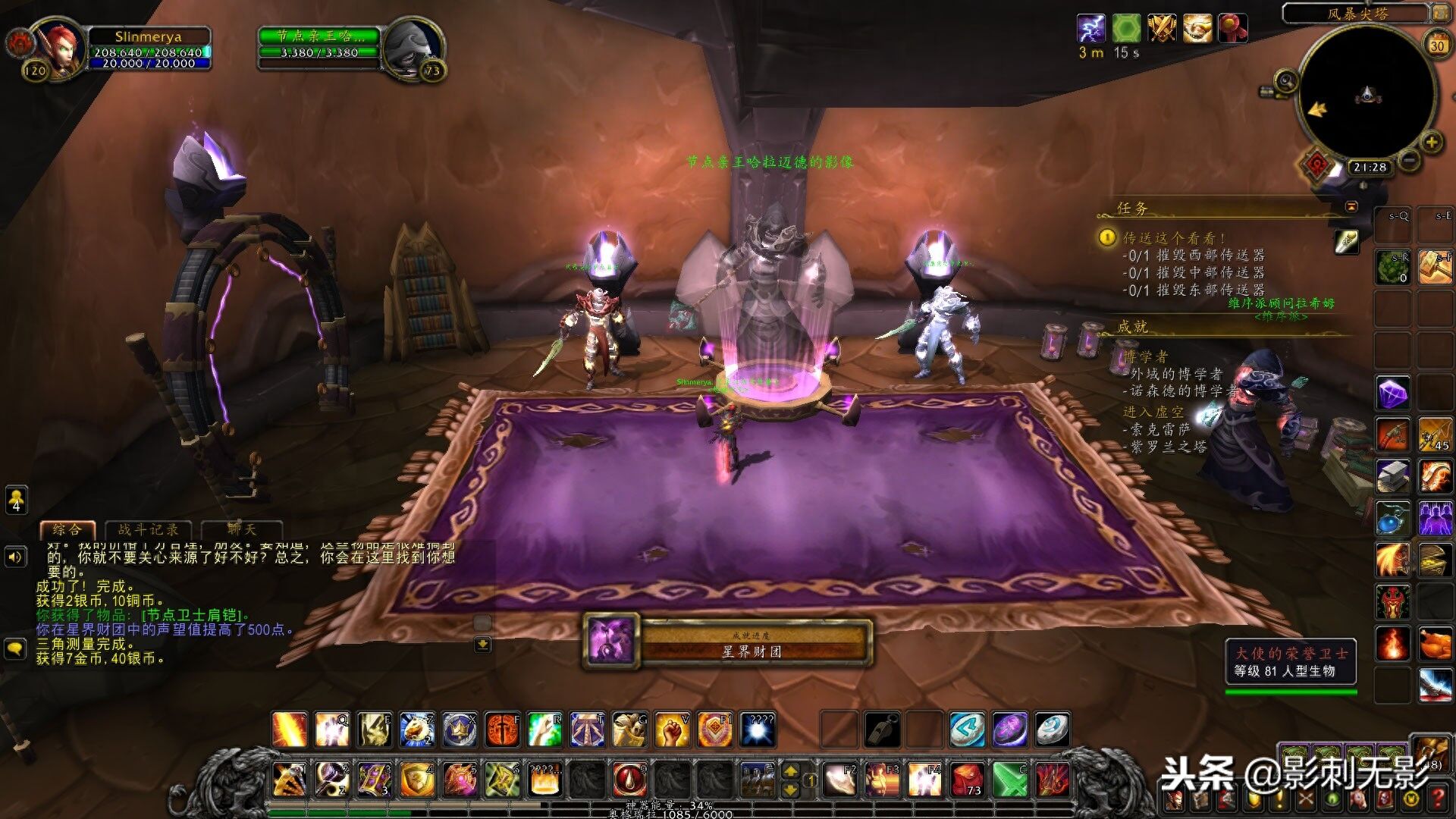Image resolution: width=1456 pixels, height=819 pixels.
Task: Click the action bar page up arrow
Action: pos(790,771)
